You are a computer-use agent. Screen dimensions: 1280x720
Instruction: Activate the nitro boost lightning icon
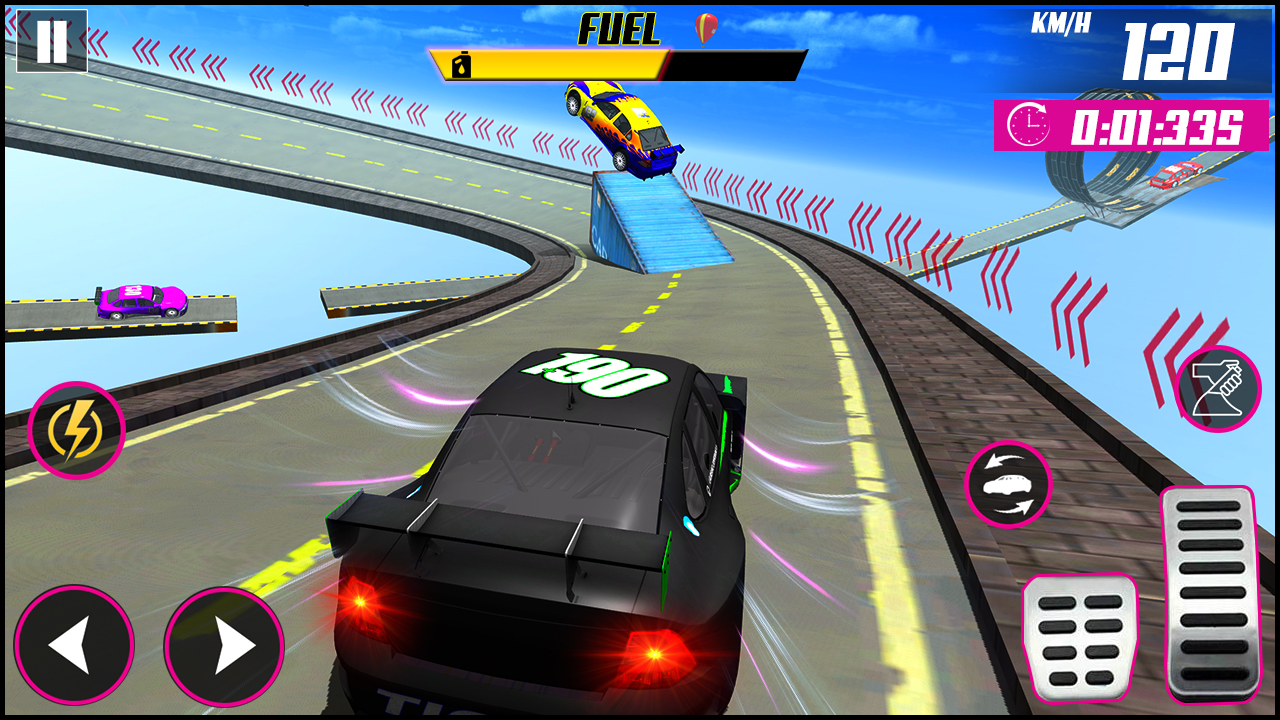click(x=75, y=428)
